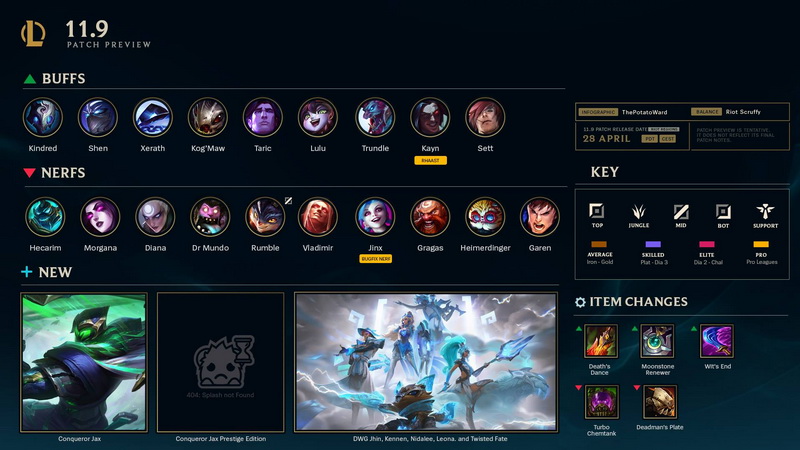Click the Moonstone Renewer item
This screenshot has height=450, width=800.
coord(657,341)
